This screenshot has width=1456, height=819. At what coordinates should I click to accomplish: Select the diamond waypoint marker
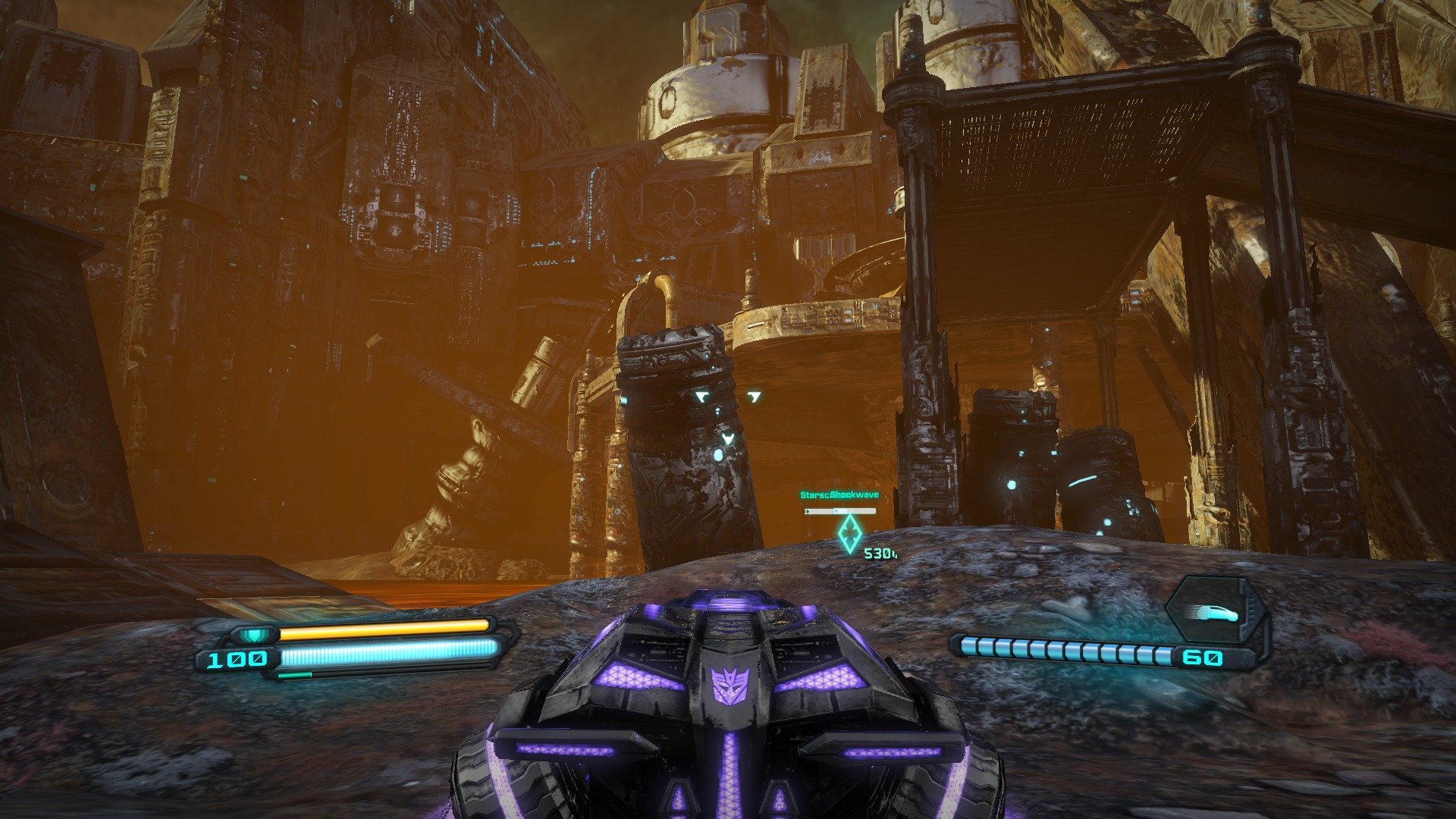pos(849,532)
